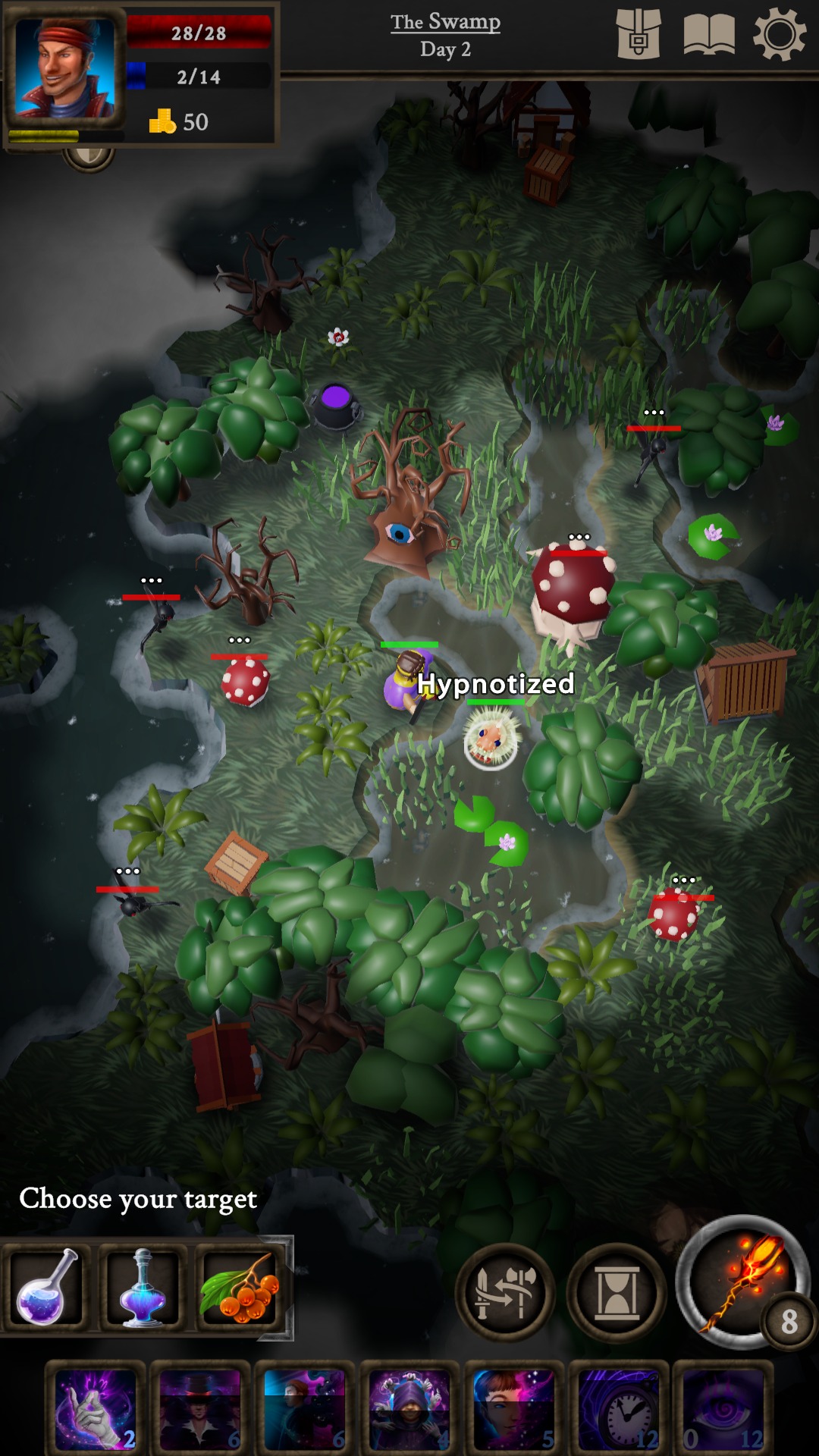Open the backpack inventory
This screenshot has height=1456, width=819.
tap(638, 35)
